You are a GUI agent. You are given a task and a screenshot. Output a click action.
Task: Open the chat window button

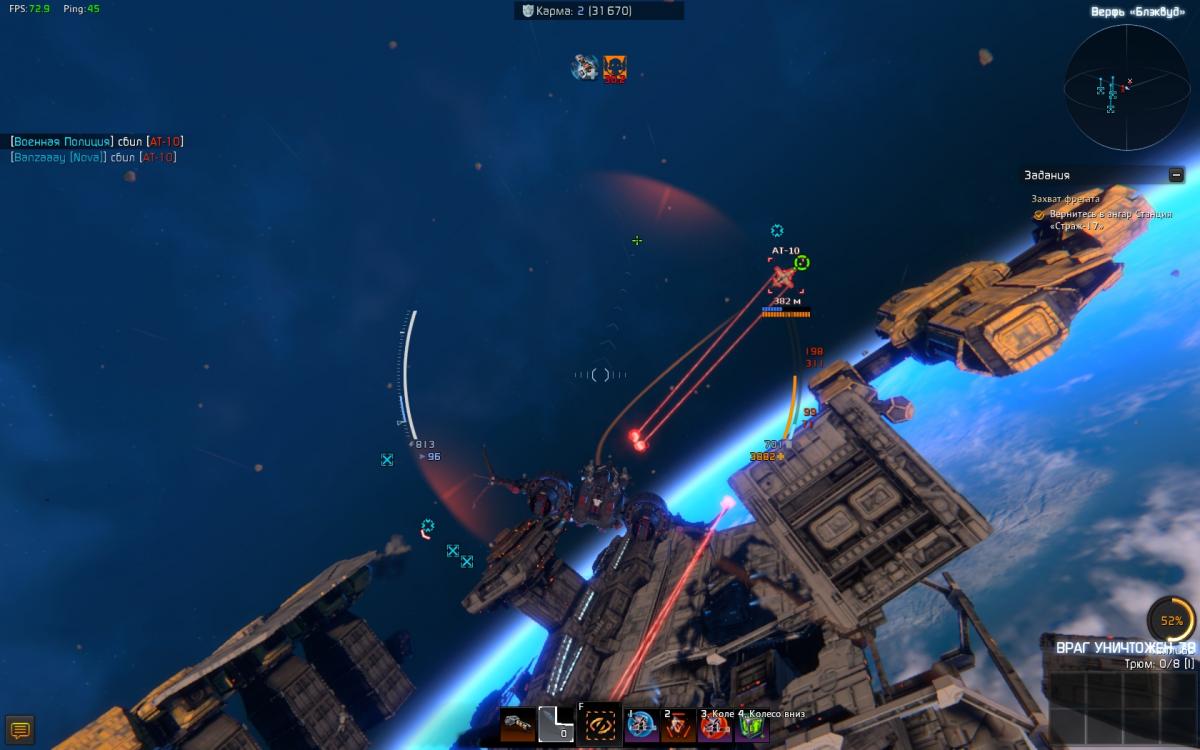click(20, 728)
